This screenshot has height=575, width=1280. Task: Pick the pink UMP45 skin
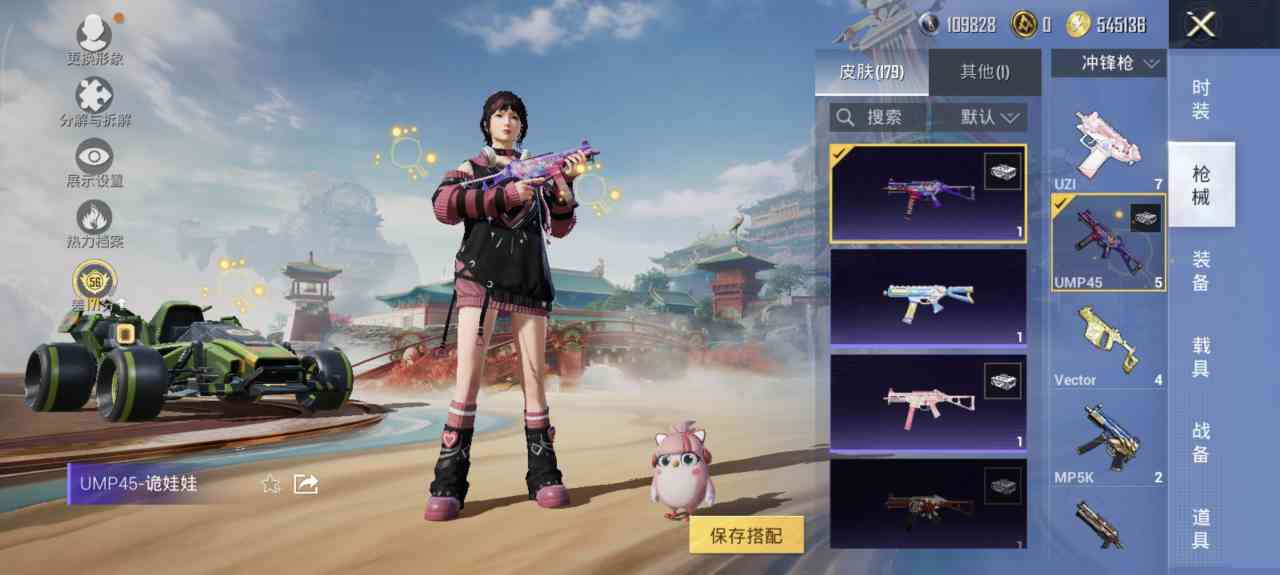pos(928,402)
